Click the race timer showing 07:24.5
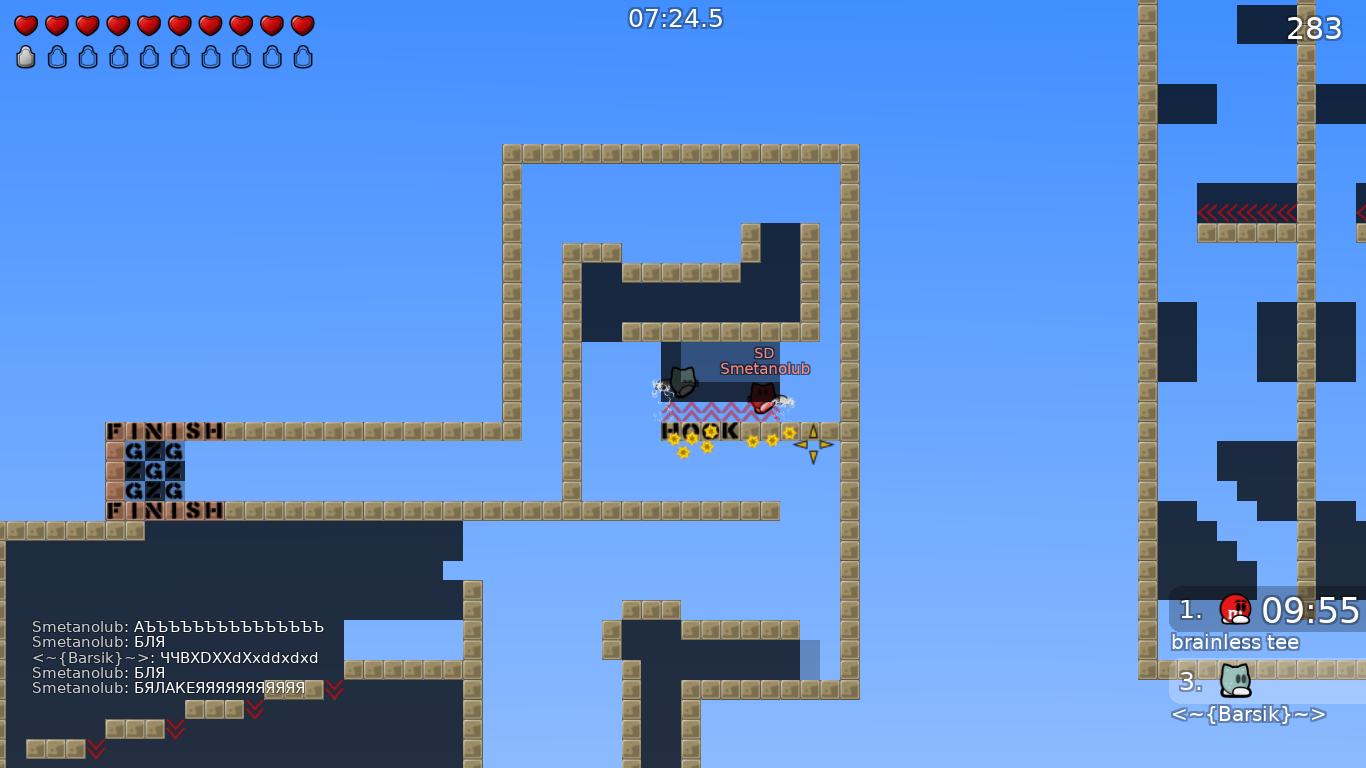Viewport: 1366px width, 768px height. tap(674, 18)
